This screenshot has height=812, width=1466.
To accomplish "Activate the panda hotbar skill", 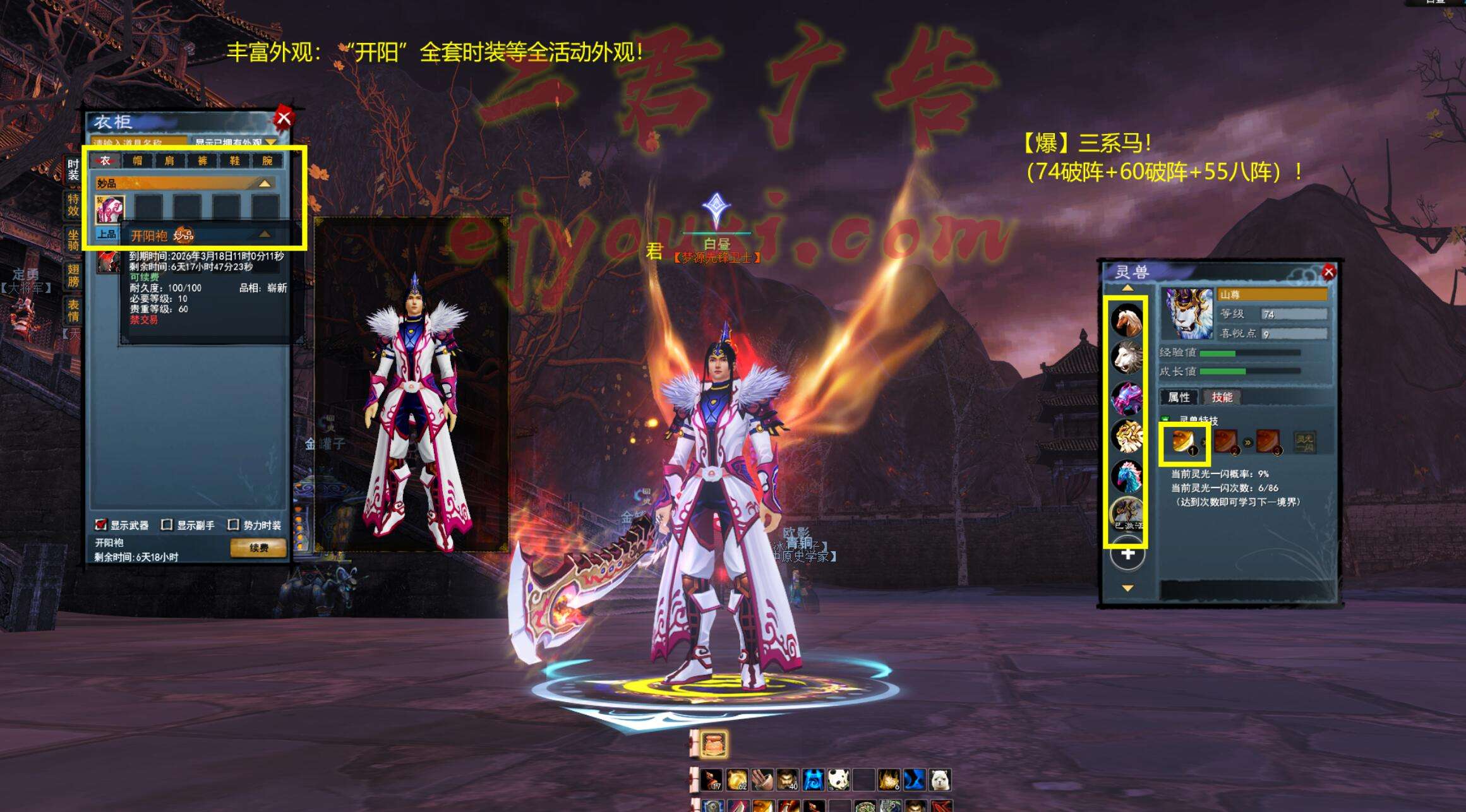I will (838, 780).
